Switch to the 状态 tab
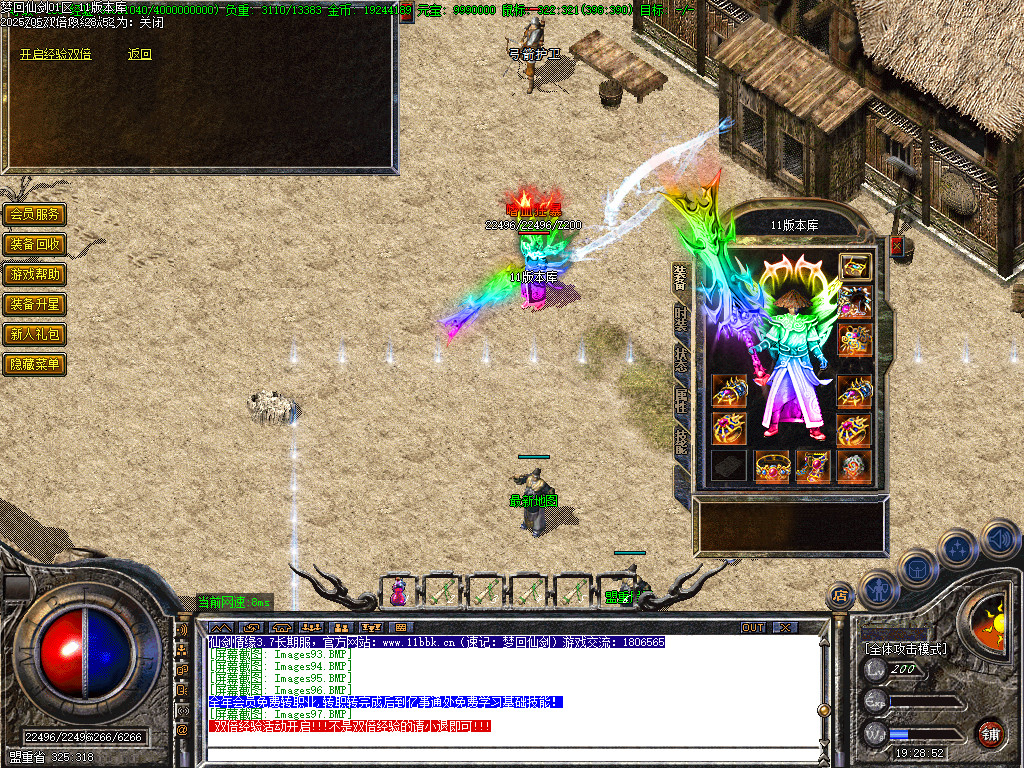The width and height of the screenshot is (1024, 768). [x=681, y=361]
